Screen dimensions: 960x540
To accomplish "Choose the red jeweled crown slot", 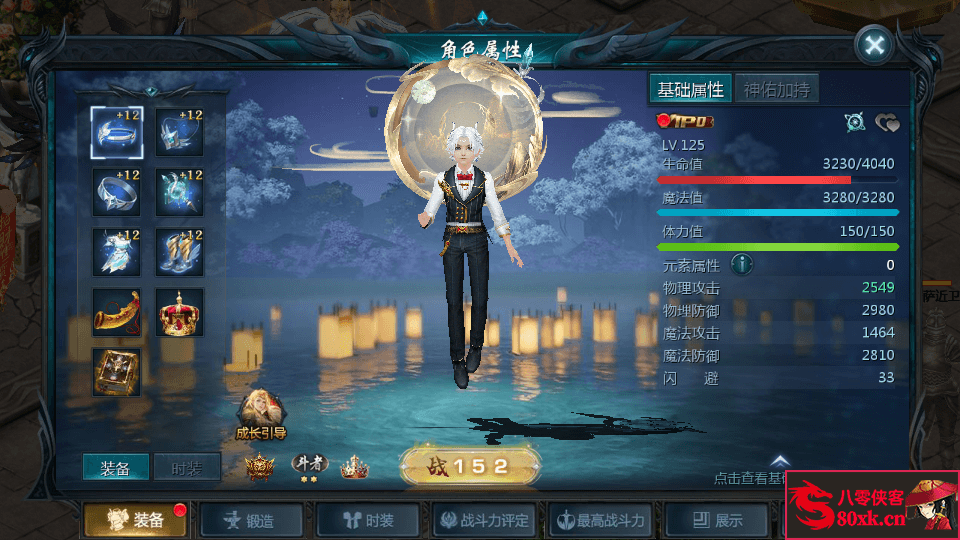I will click(180, 312).
